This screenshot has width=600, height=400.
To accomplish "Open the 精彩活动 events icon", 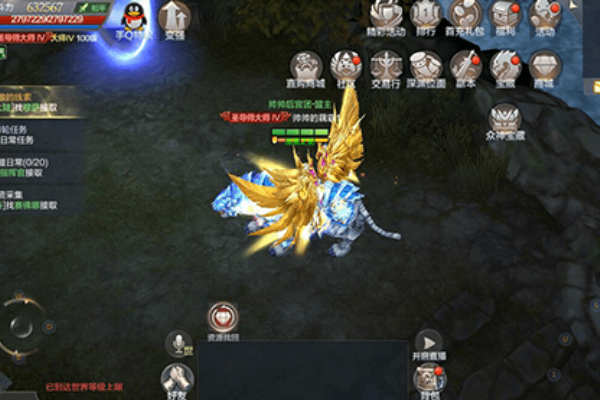I will pos(385,14).
